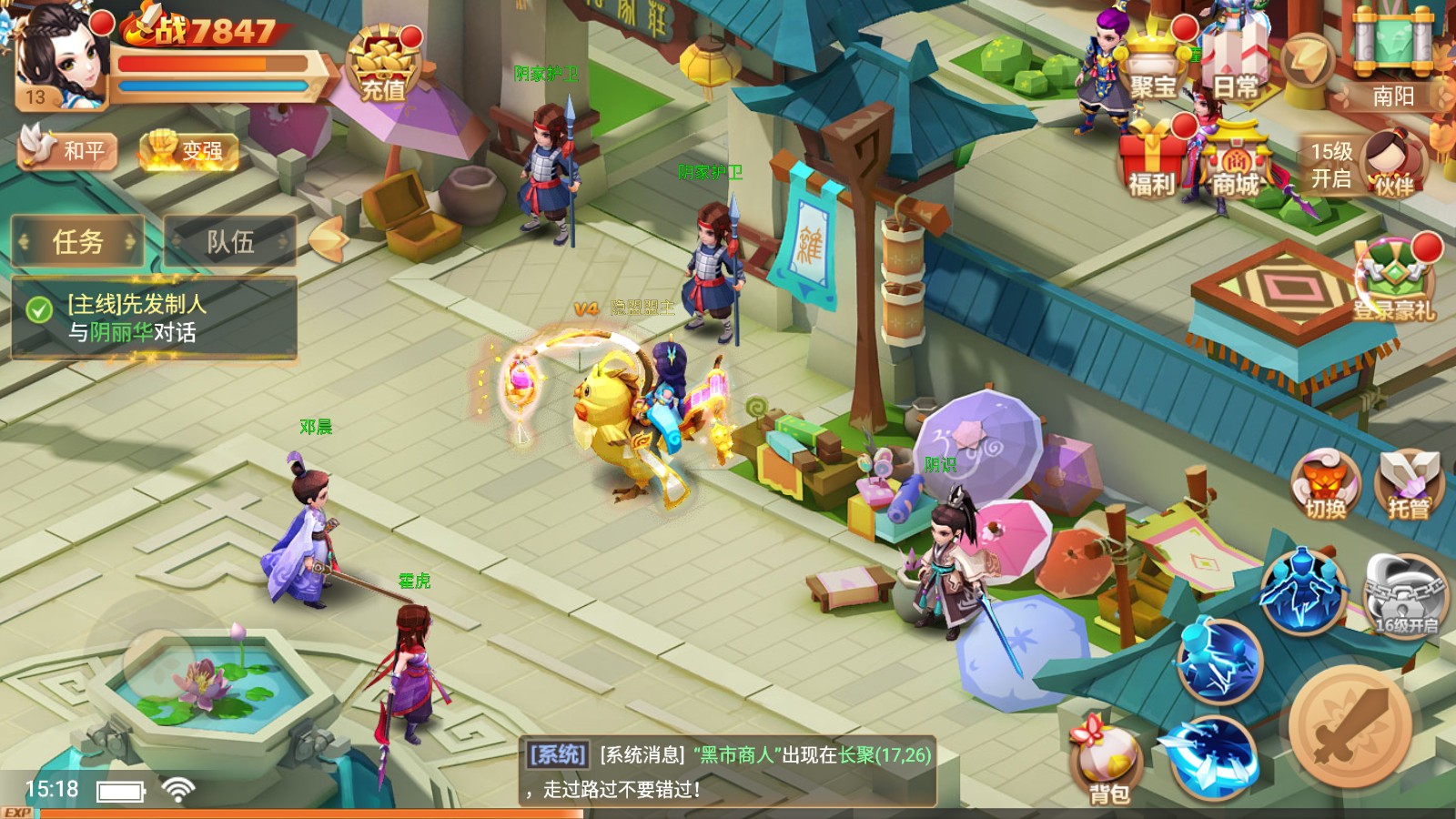Open the 伙伴 companion menu
Viewport: 1456px width, 819px height.
click(x=1392, y=164)
